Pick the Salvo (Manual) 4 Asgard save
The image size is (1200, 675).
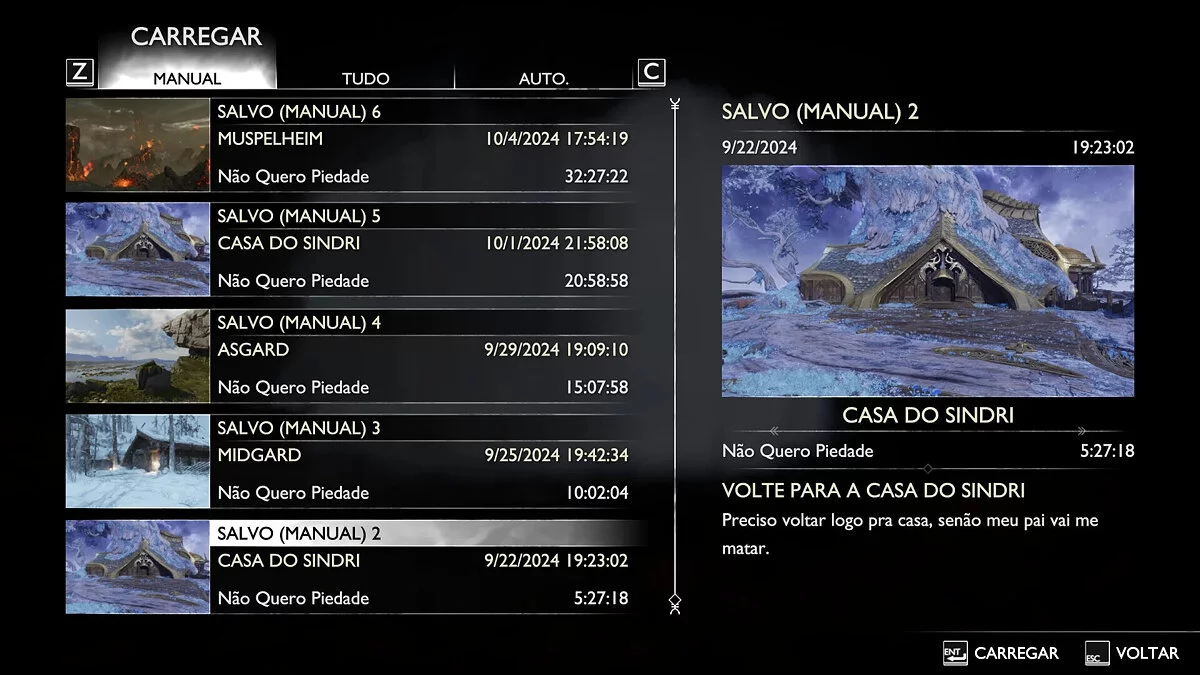[x=422, y=355]
